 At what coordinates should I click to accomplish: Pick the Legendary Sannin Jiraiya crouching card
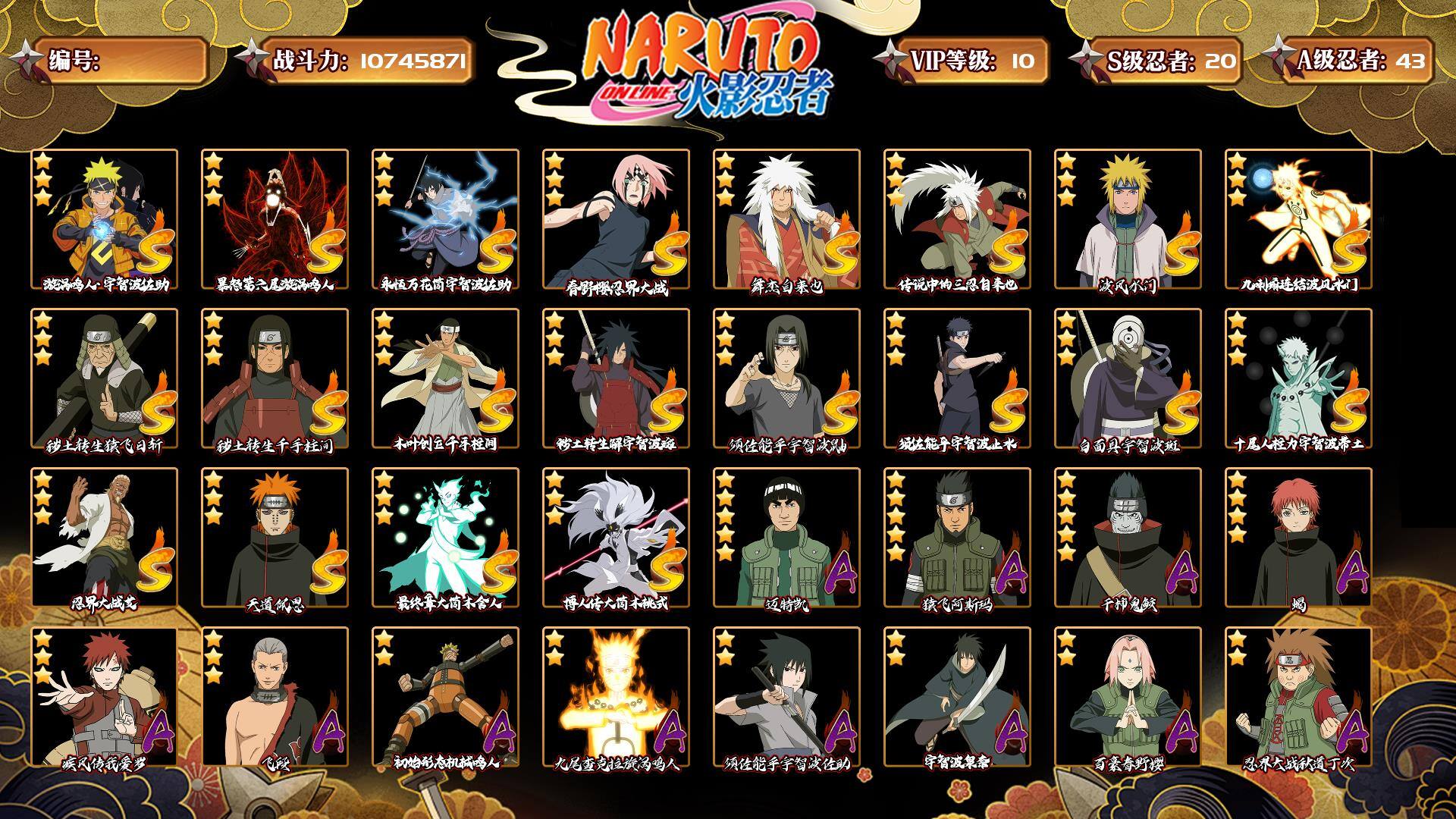coord(957,219)
